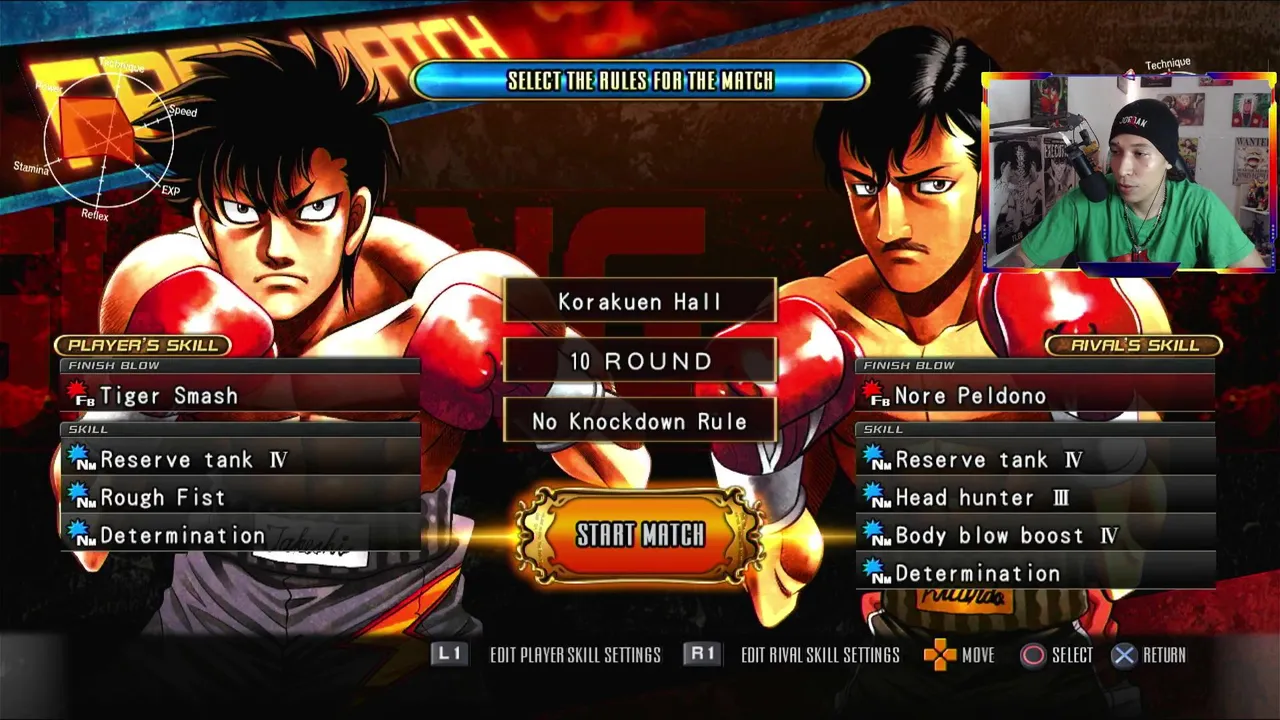Open Edit Player Skill Settings
Image resolution: width=1280 pixels, height=720 pixels.
pos(548,655)
